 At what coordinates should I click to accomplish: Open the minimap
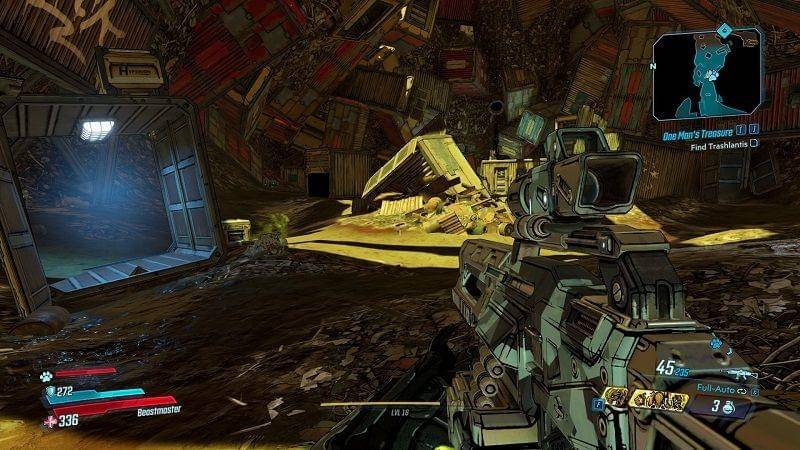[704, 75]
